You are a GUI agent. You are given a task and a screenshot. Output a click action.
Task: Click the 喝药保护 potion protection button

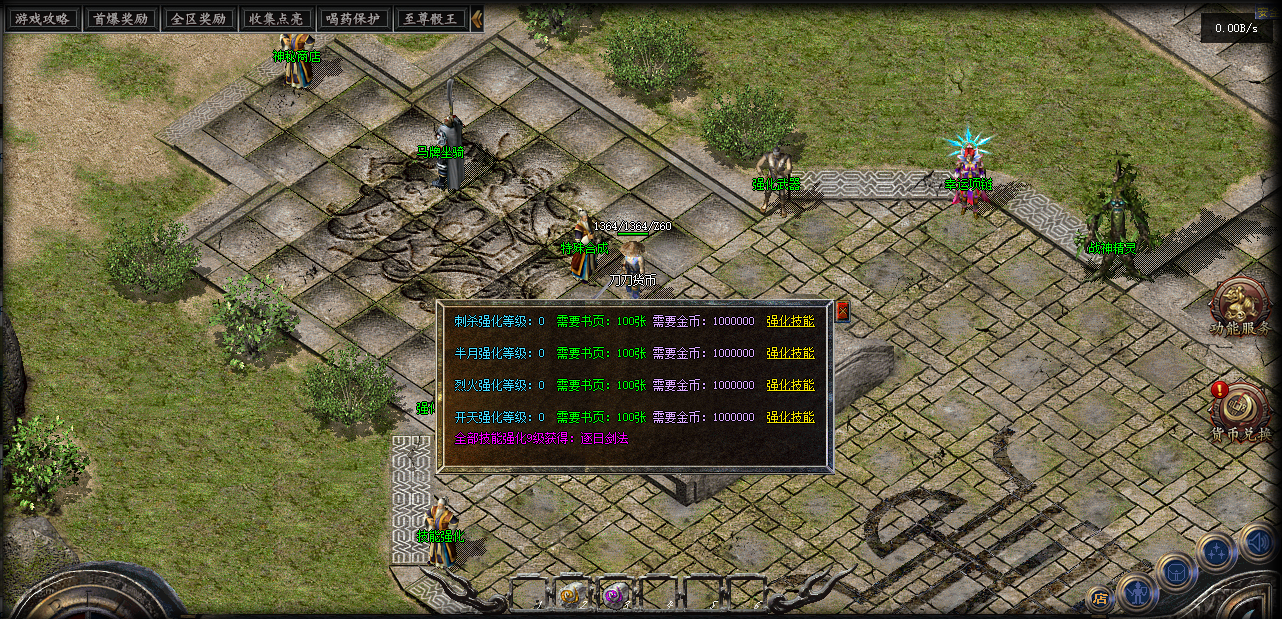tap(354, 19)
